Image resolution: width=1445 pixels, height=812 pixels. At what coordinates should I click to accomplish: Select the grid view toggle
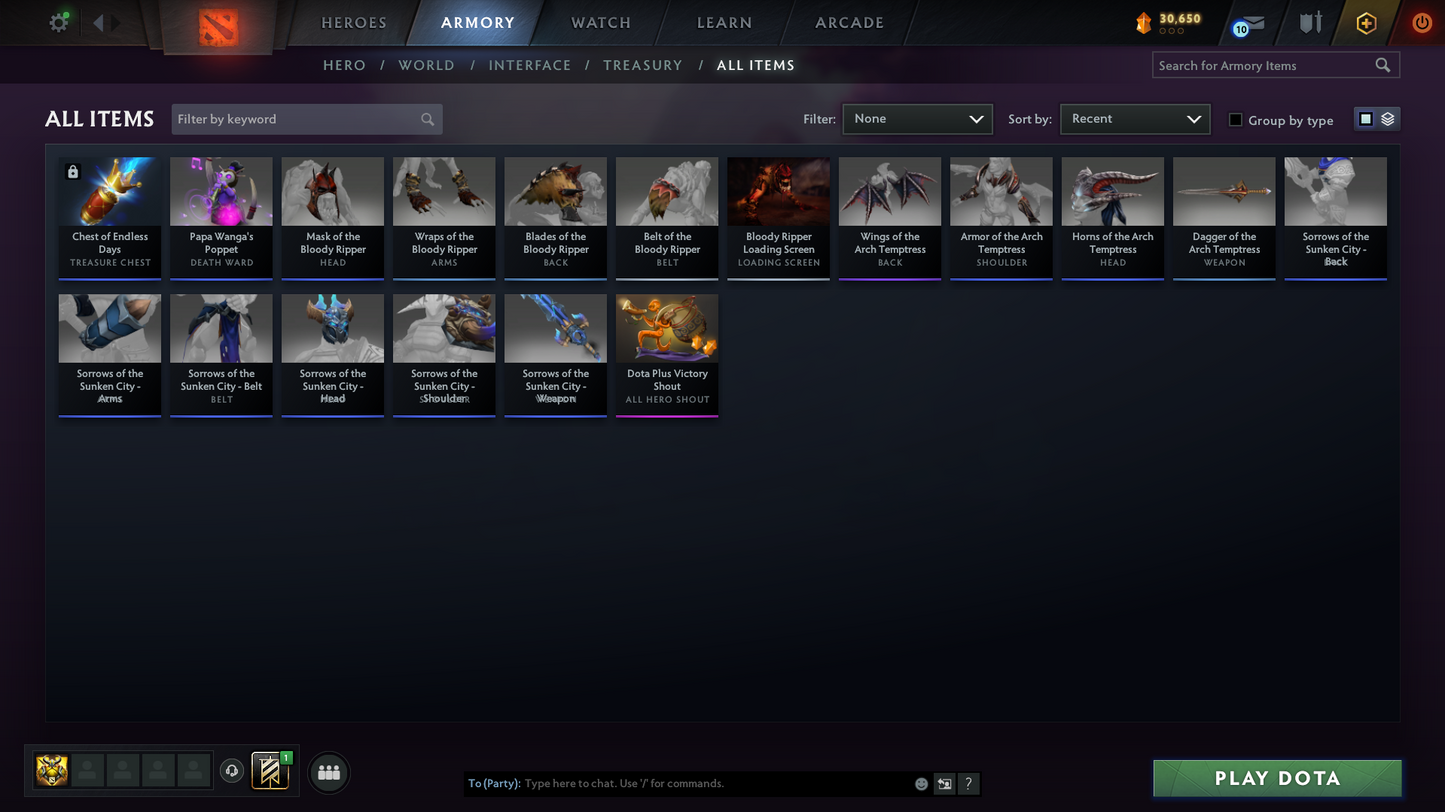1366,117
